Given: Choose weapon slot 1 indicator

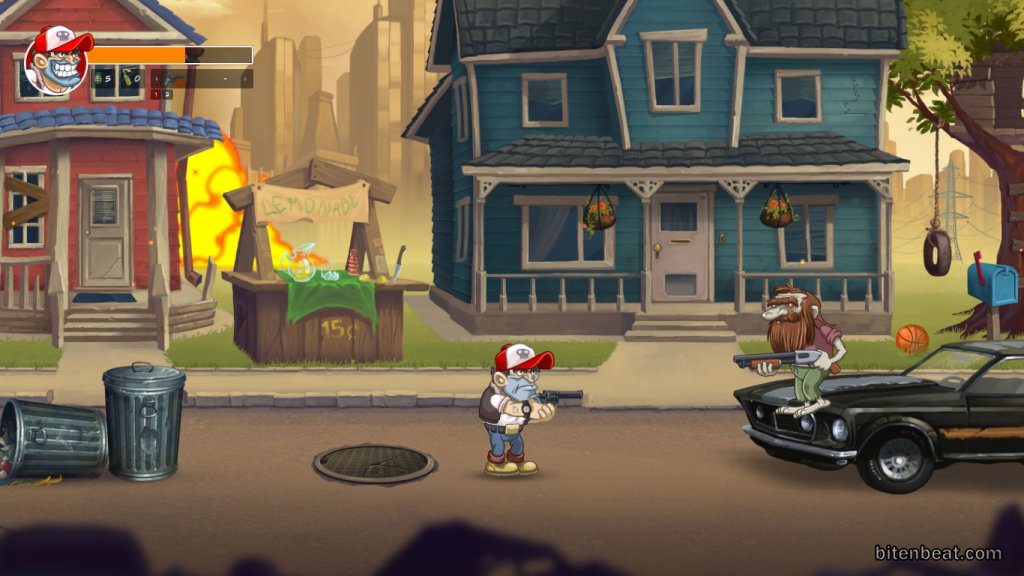Looking at the screenshot, I should (156, 94).
